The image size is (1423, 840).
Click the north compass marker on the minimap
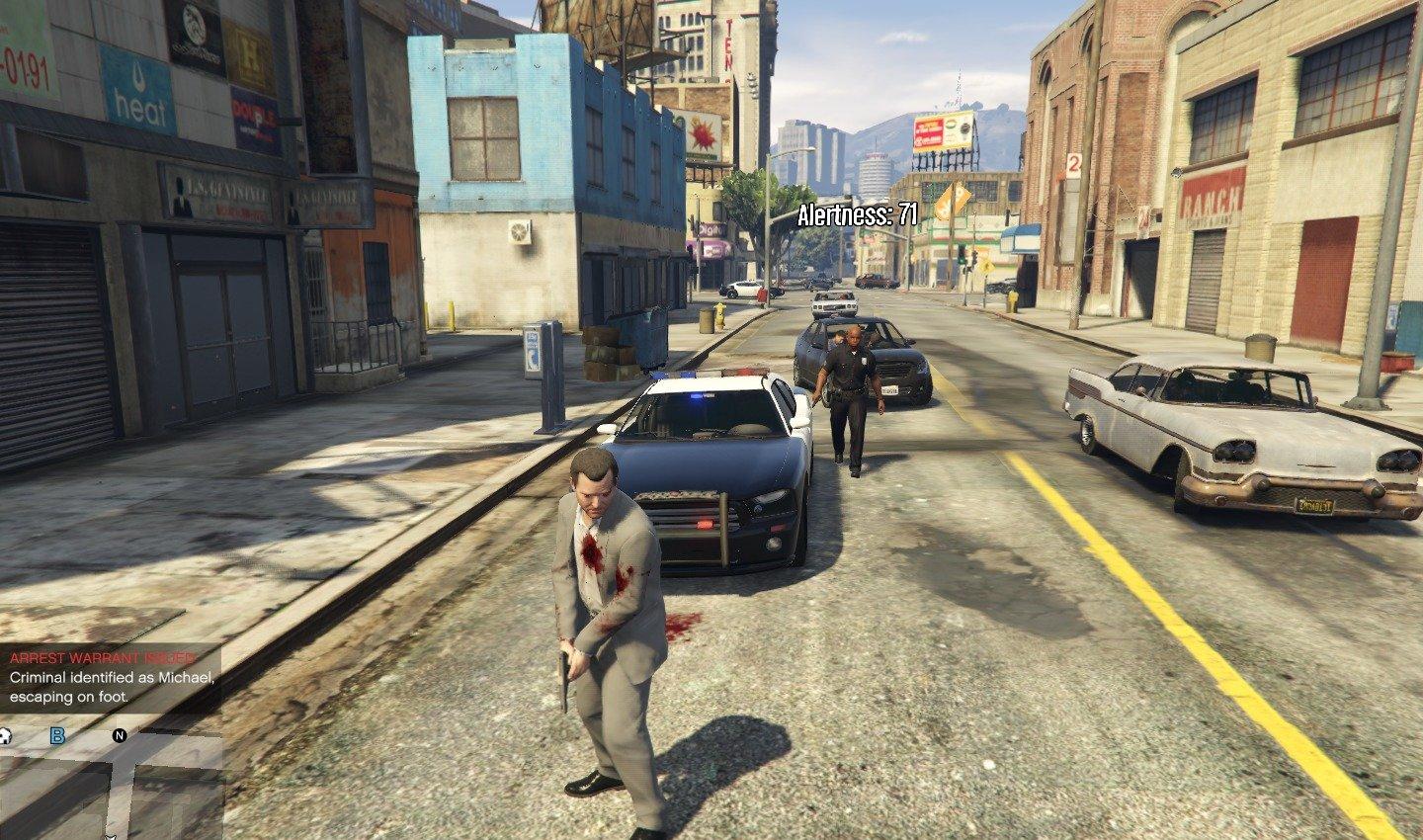120,735
